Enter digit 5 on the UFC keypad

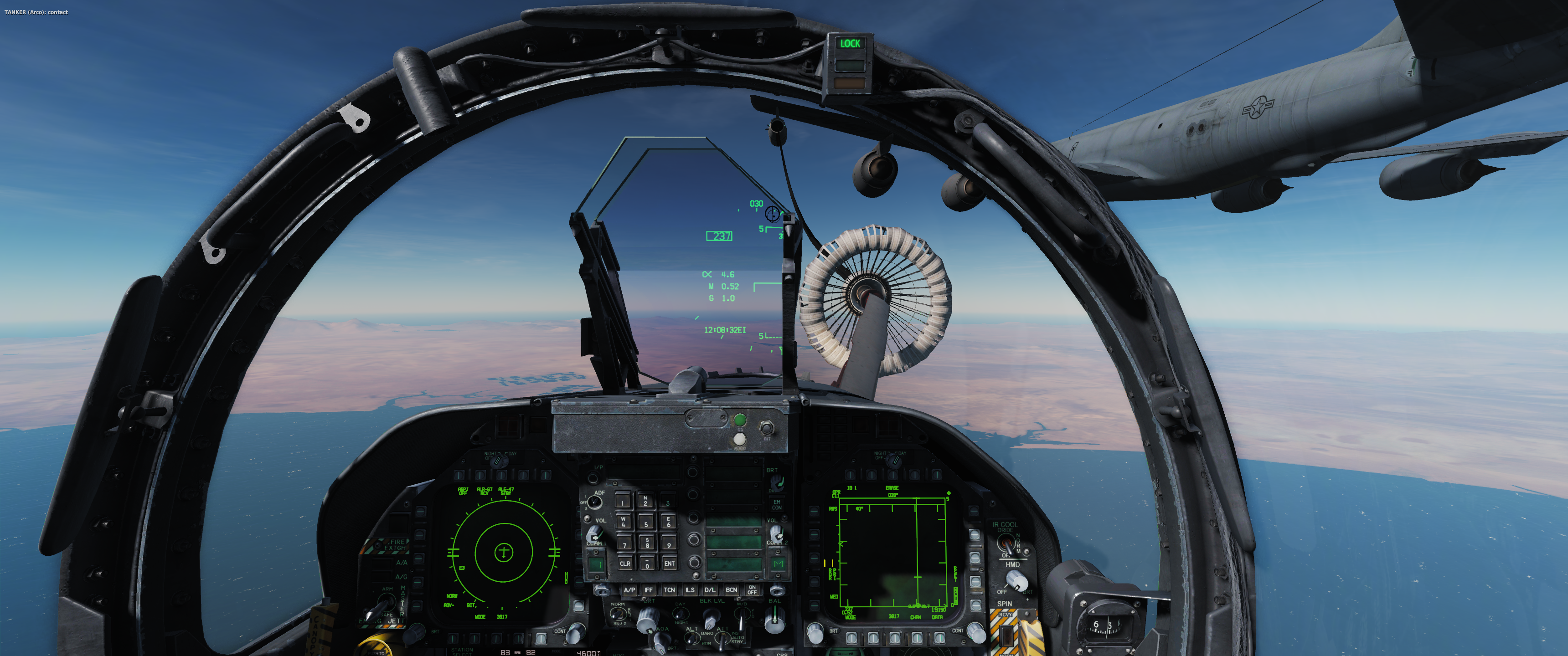646,523
